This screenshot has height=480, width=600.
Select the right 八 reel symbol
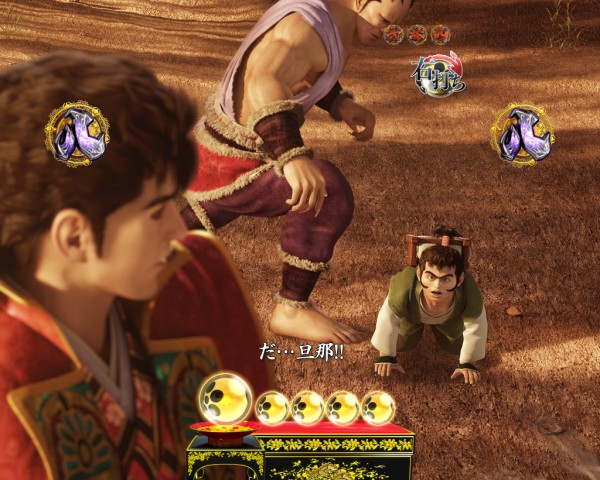click(x=521, y=134)
